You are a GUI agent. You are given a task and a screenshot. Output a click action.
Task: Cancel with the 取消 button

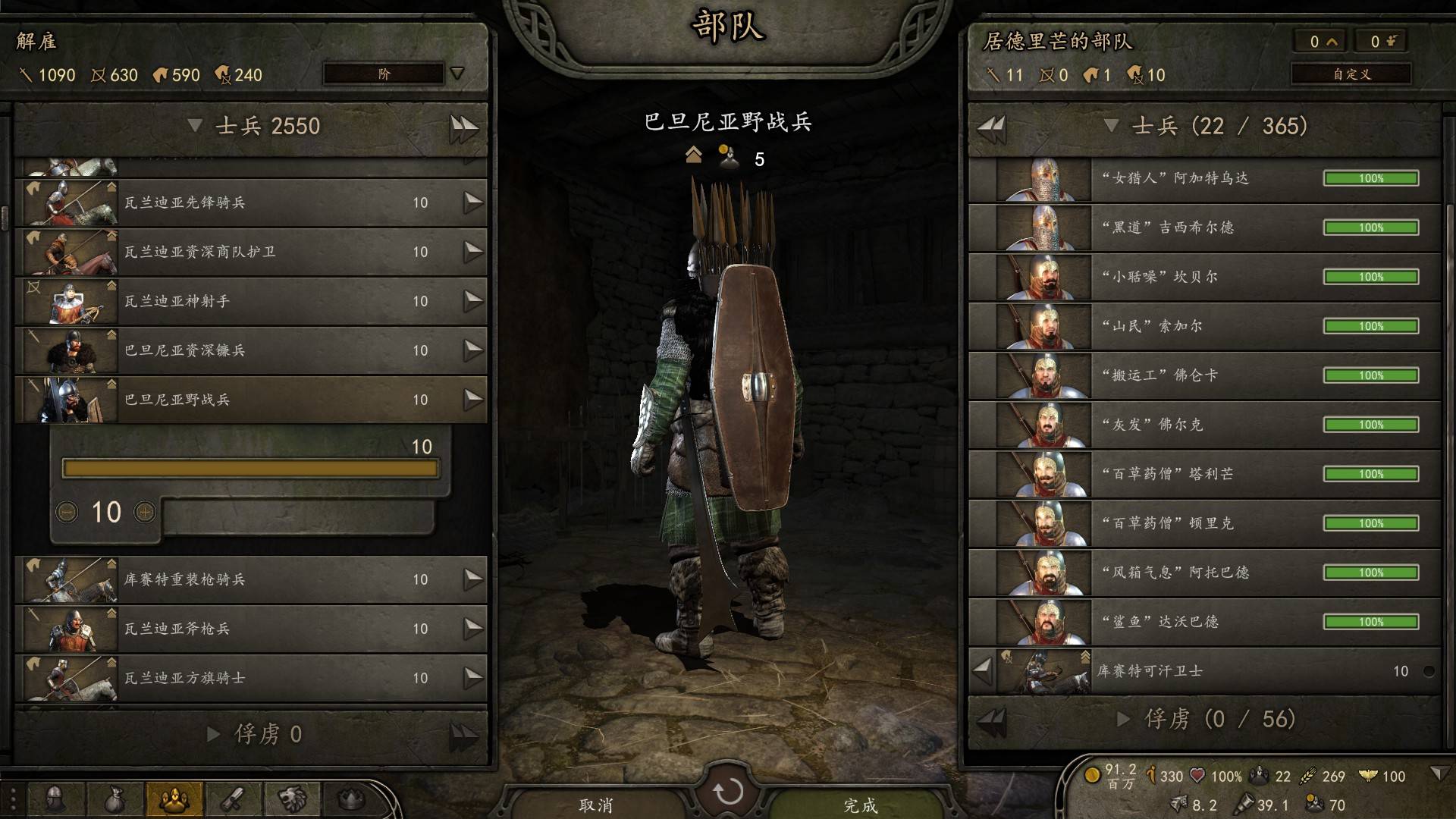595,805
